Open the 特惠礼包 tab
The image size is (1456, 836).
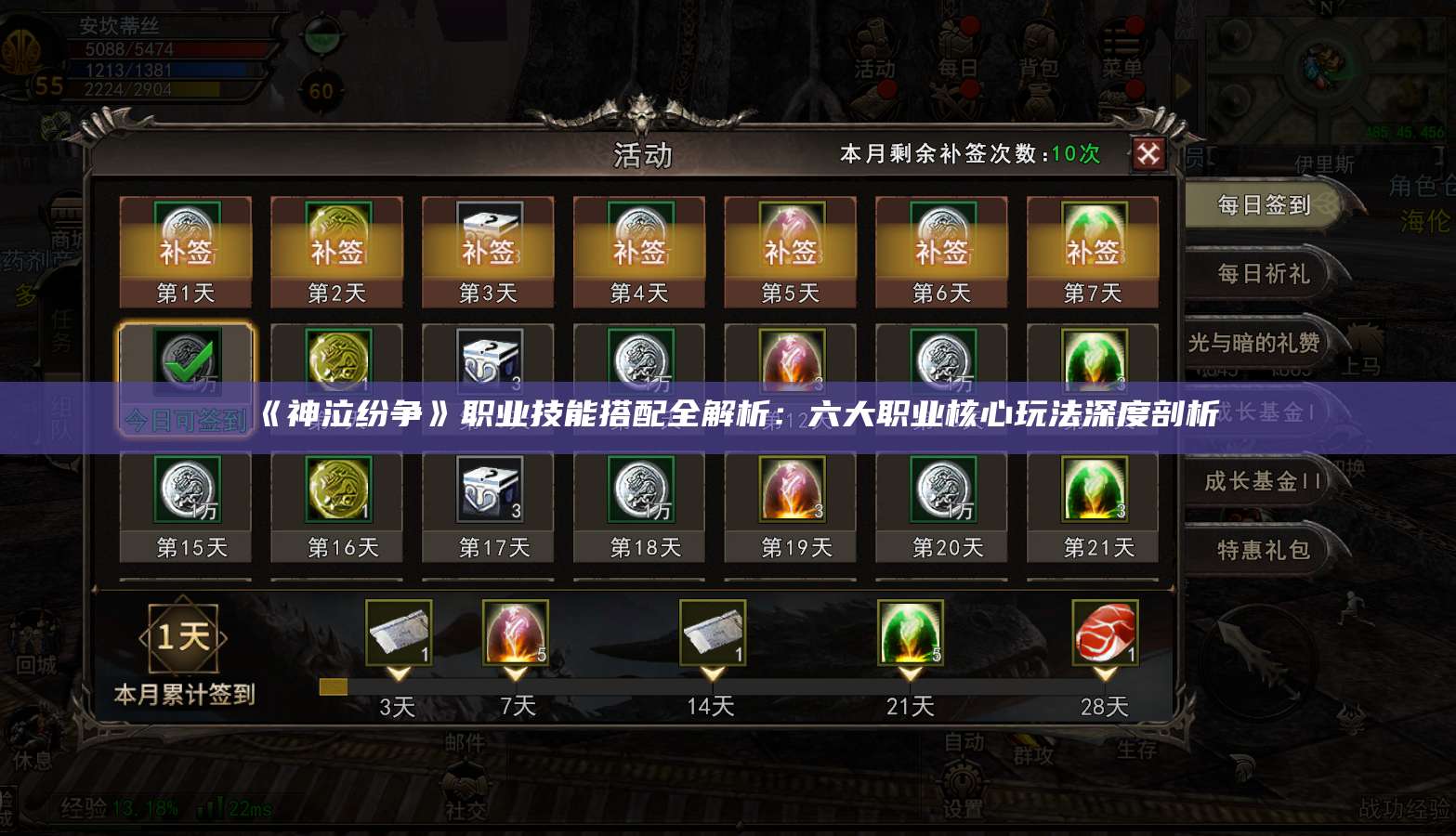pos(1260,551)
